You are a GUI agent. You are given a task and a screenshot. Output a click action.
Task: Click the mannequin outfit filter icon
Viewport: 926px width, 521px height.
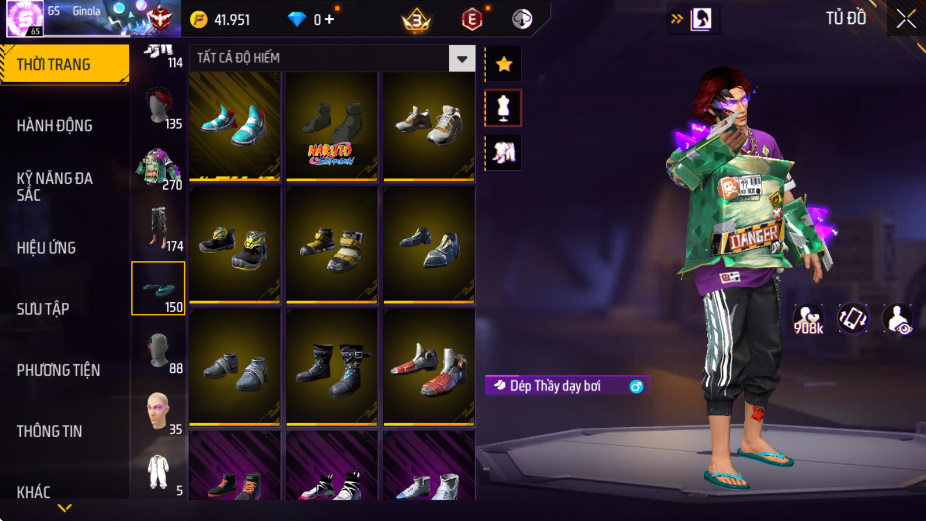pyautogui.click(x=503, y=108)
